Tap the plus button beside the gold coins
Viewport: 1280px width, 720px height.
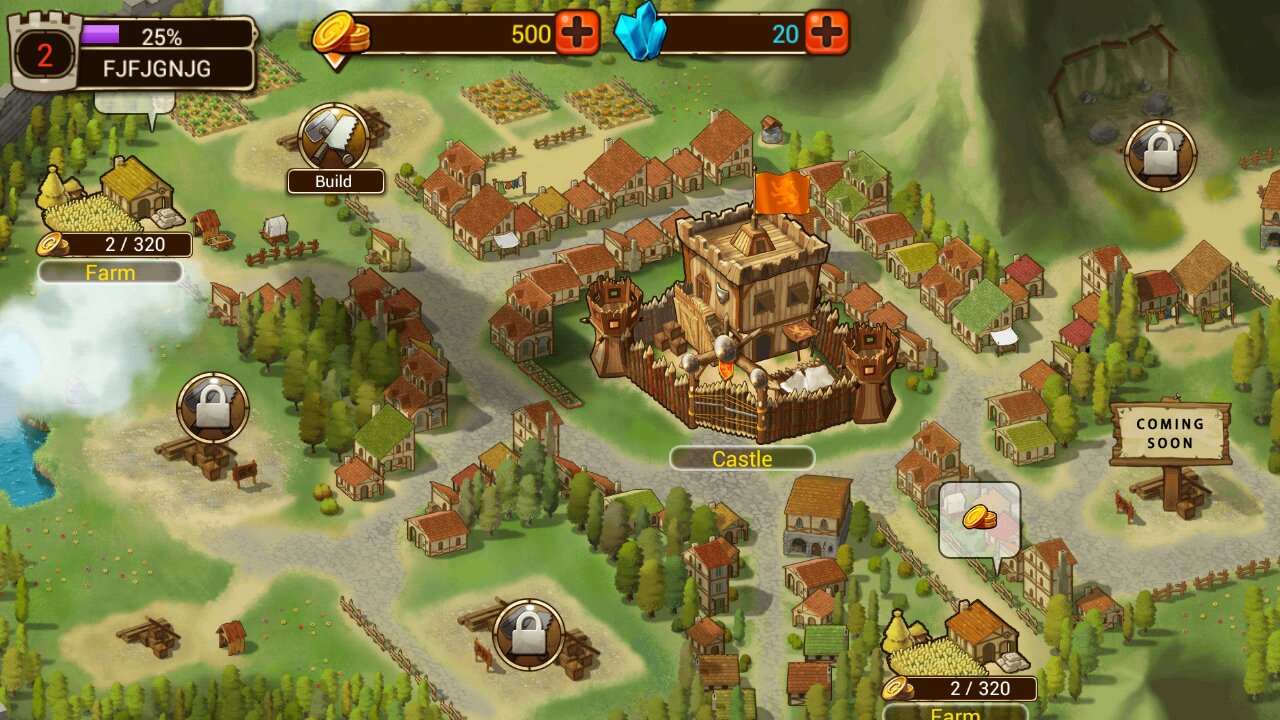point(577,34)
